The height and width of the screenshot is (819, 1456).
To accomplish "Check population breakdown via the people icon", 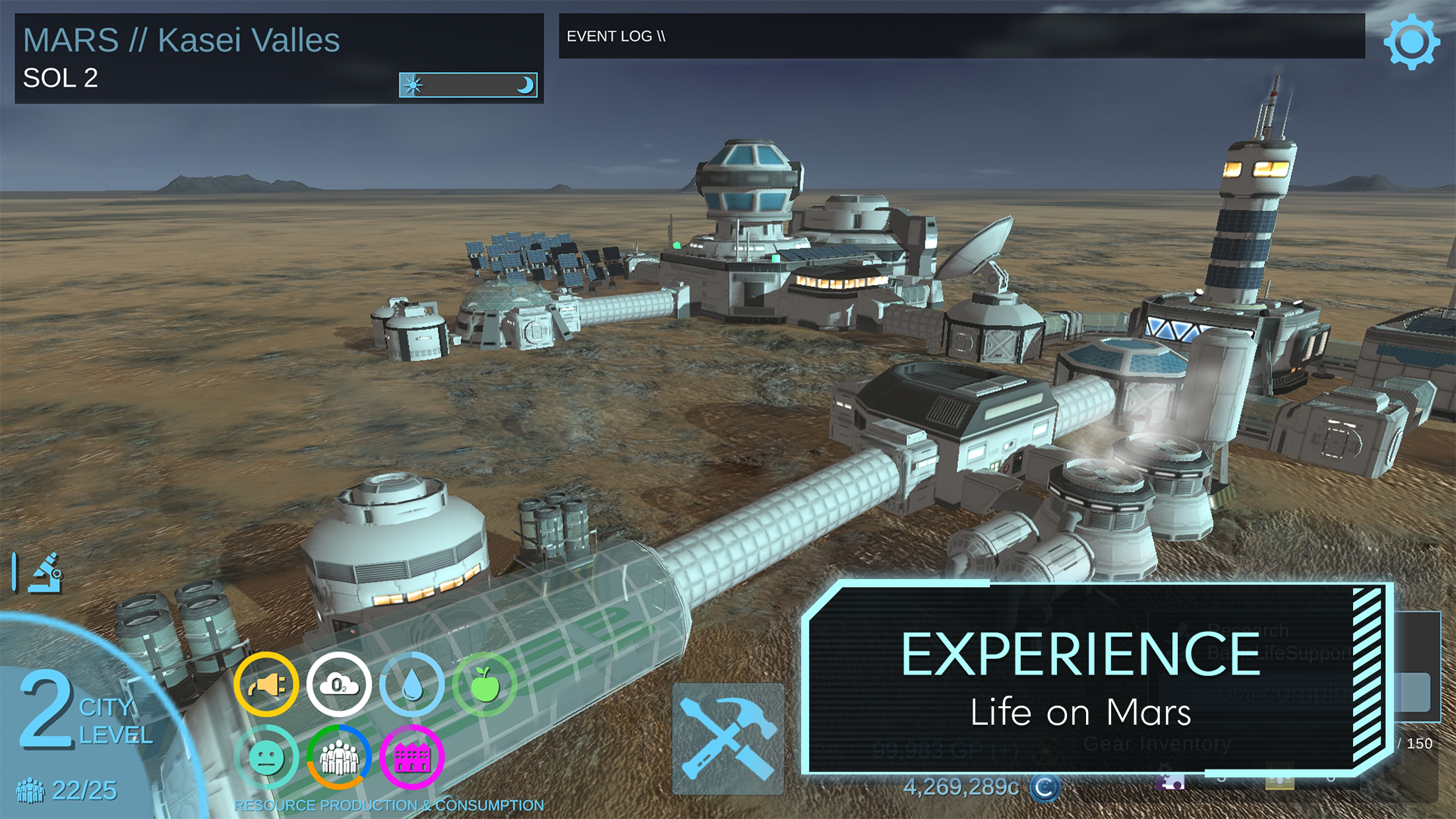I will [340, 757].
